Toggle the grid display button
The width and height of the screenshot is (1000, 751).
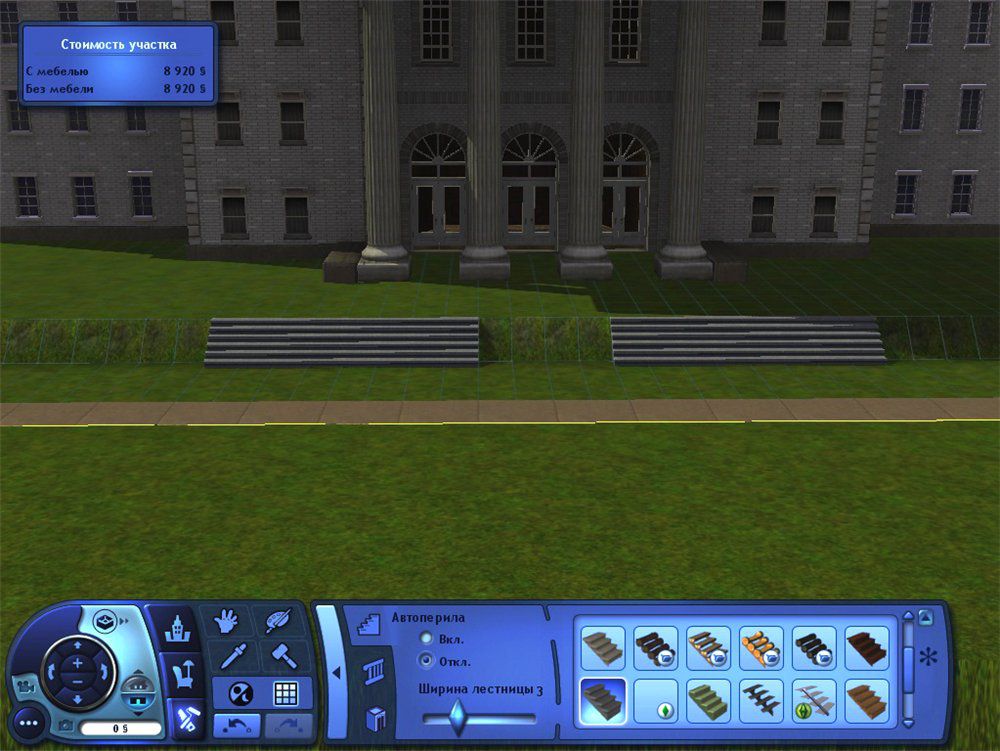coord(286,693)
